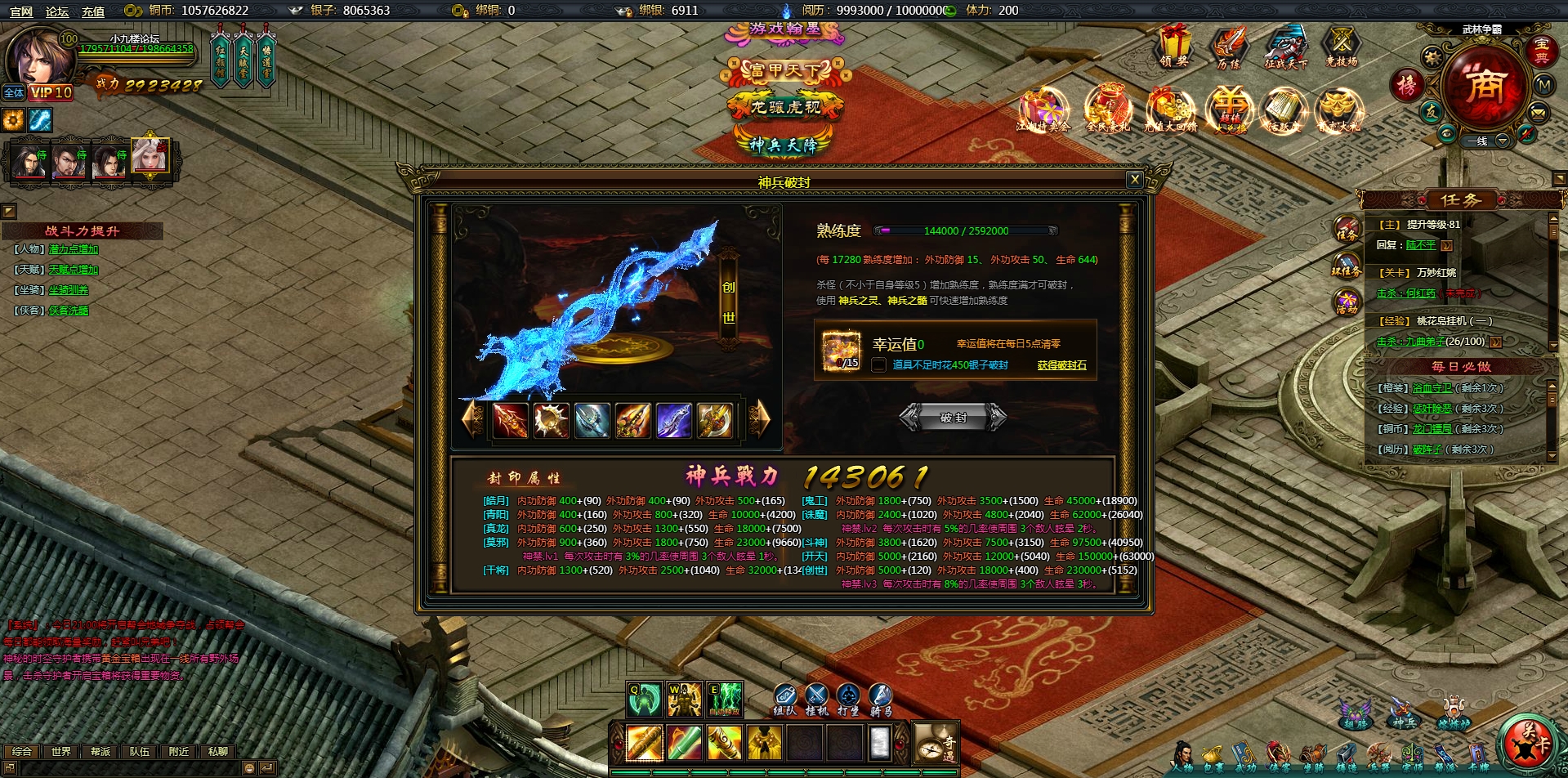Open the 充值 recharge link
This screenshot has width=1568, height=778.
[92, 11]
